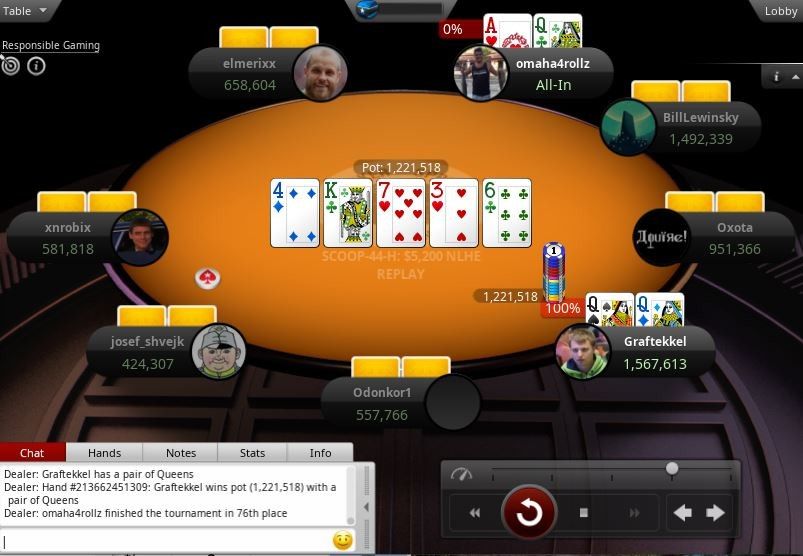Switch to the Hands tab

point(104,453)
